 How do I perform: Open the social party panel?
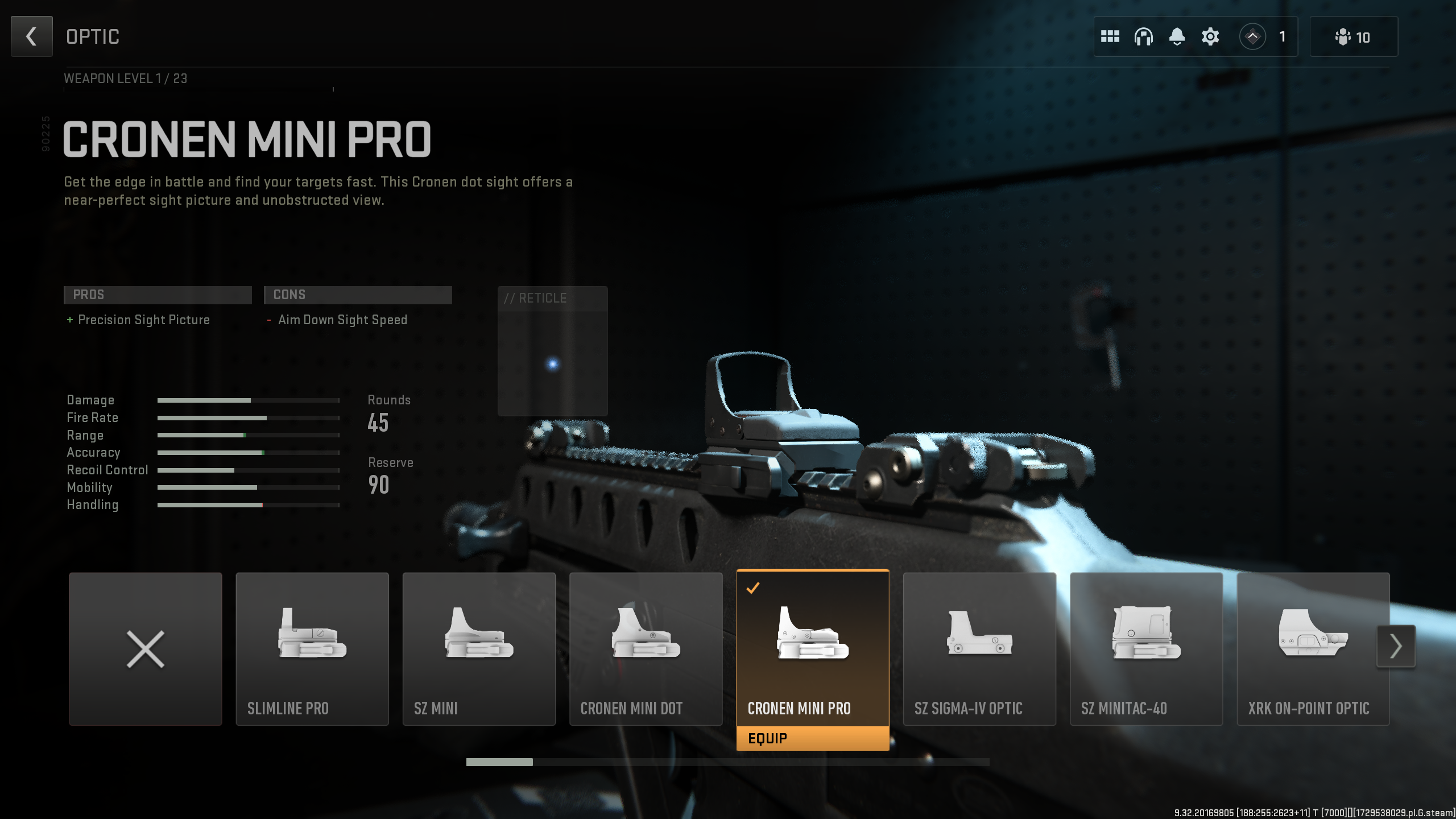click(x=1353, y=37)
